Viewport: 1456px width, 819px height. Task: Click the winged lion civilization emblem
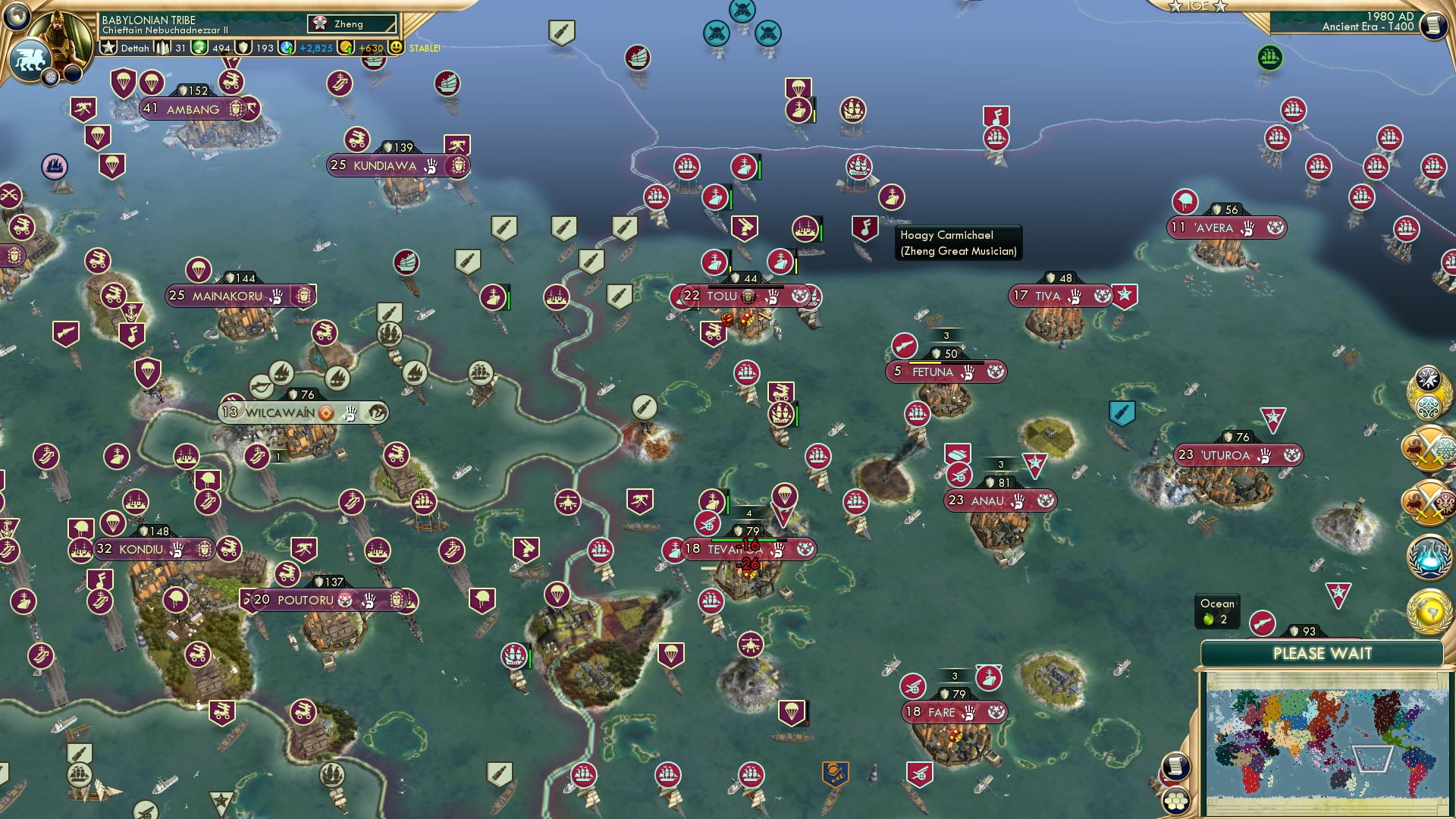pos(30,61)
